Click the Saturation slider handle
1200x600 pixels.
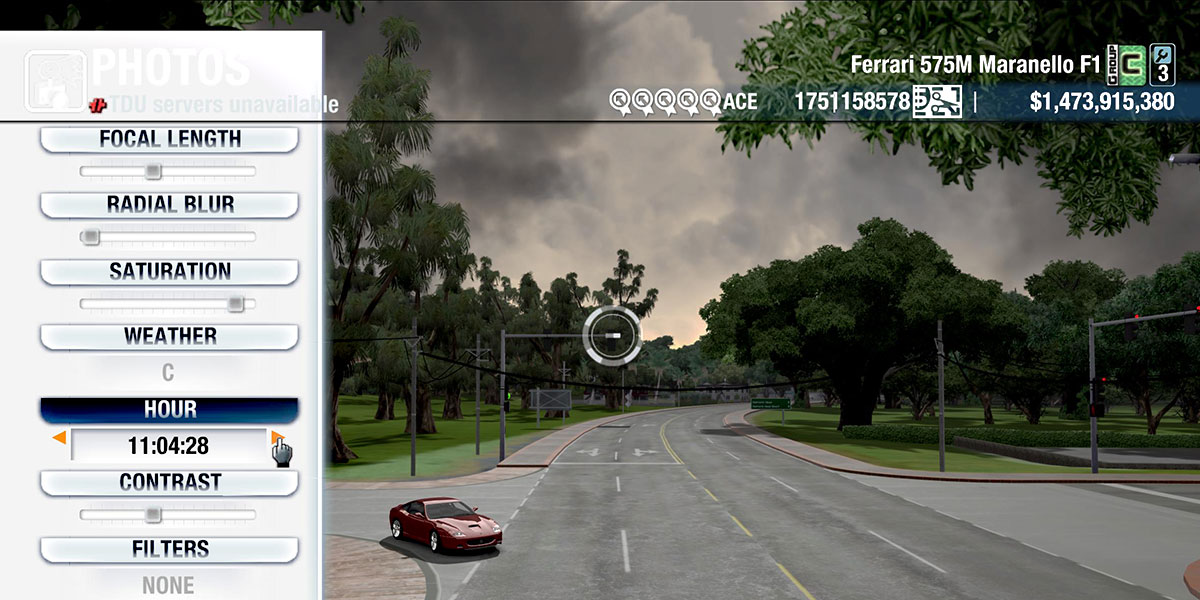point(235,303)
